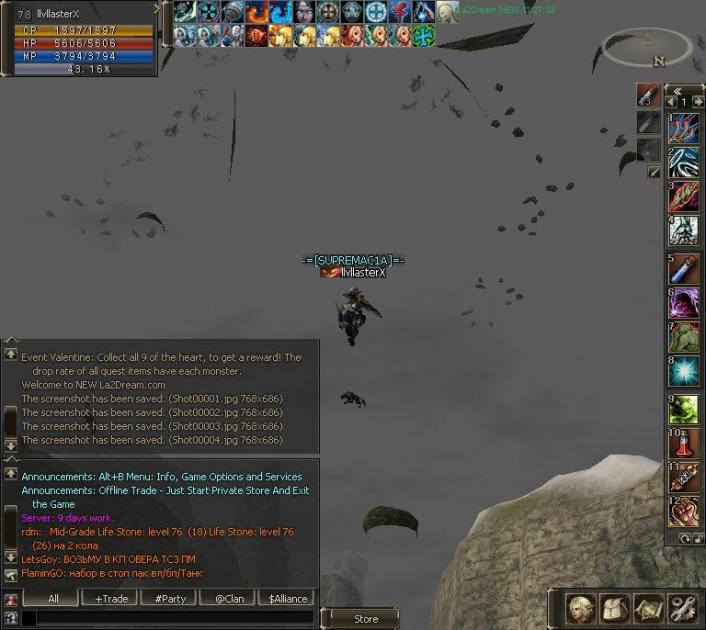Image resolution: width=706 pixels, height=630 pixels.
Task: Show the @Clan chat tab
Action: (x=228, y=598)
